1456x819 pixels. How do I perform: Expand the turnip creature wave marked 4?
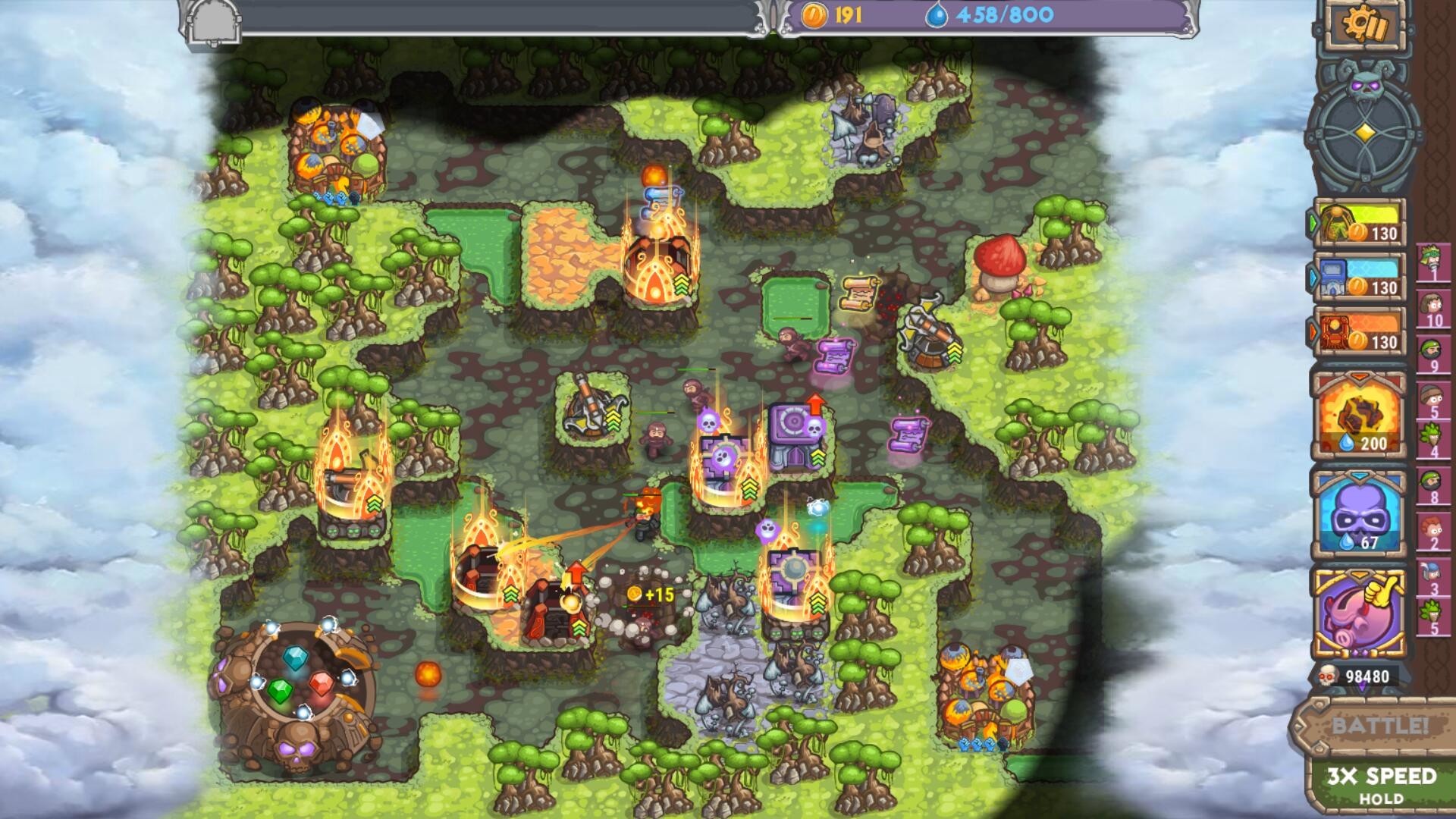pos(1433,434)
